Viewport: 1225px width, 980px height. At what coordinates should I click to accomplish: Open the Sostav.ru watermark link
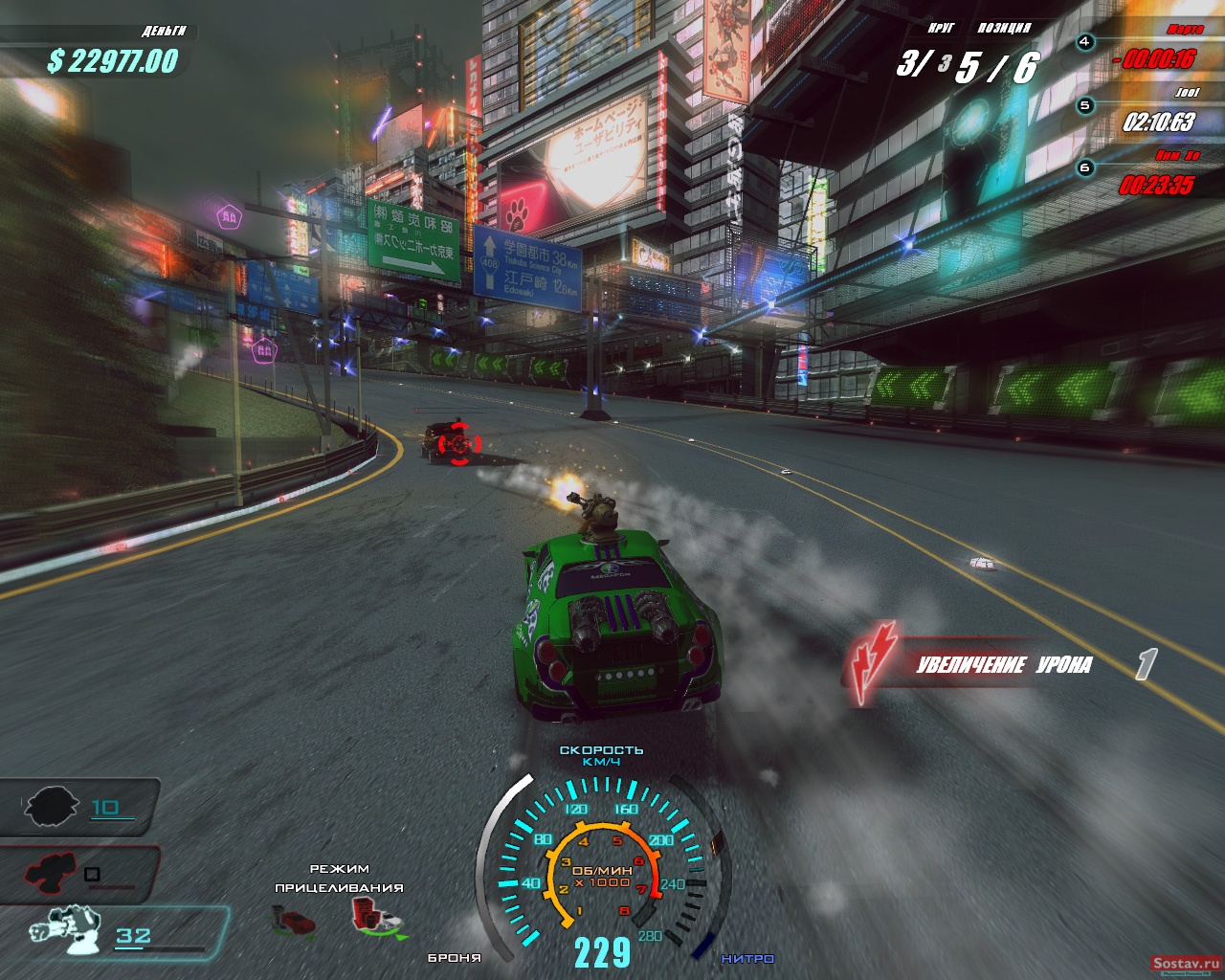tap(1185, 964)
